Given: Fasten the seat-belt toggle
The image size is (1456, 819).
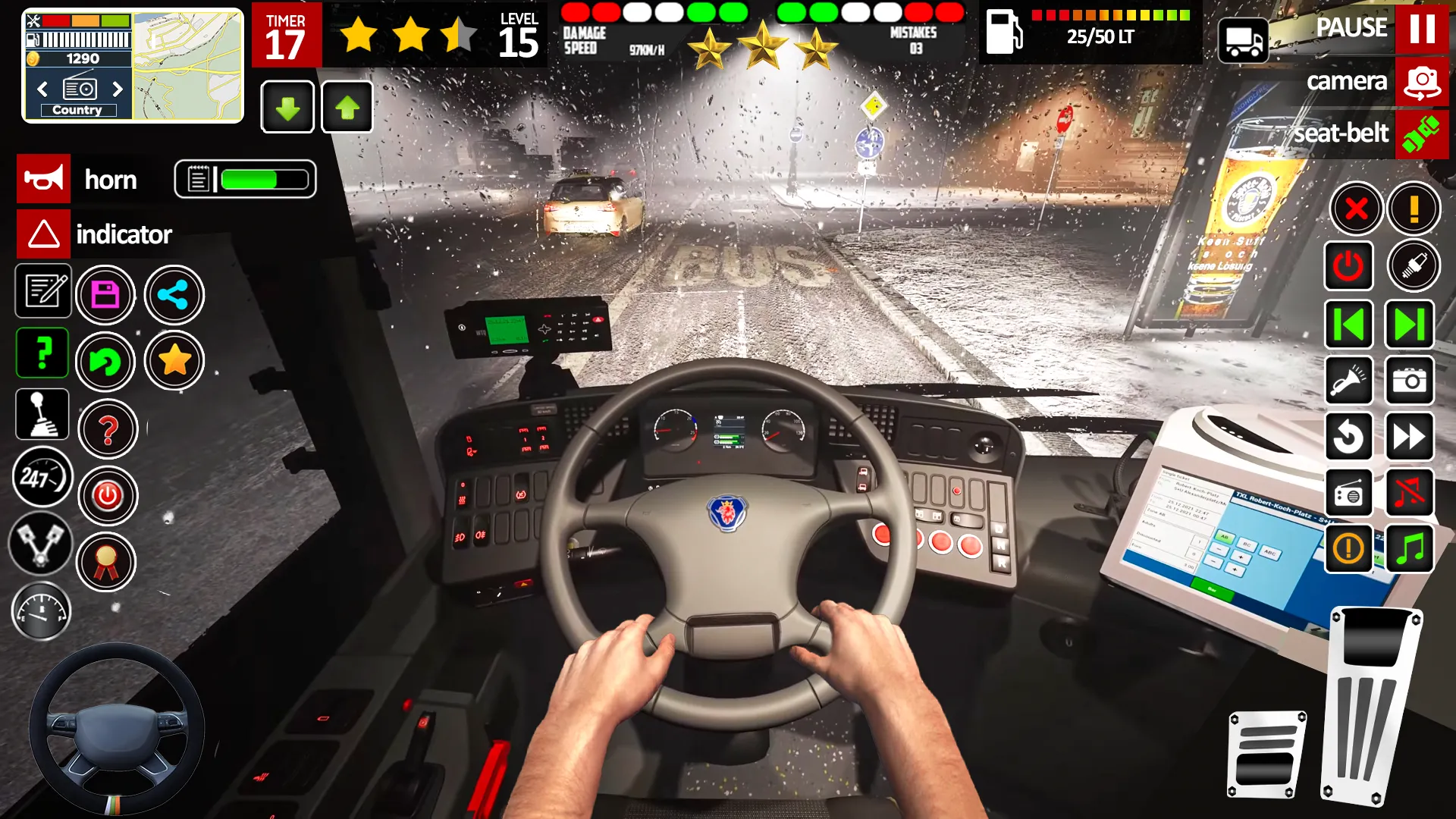Looking at the screenshot, I should pyautogui.click(x=1420, y=135).
